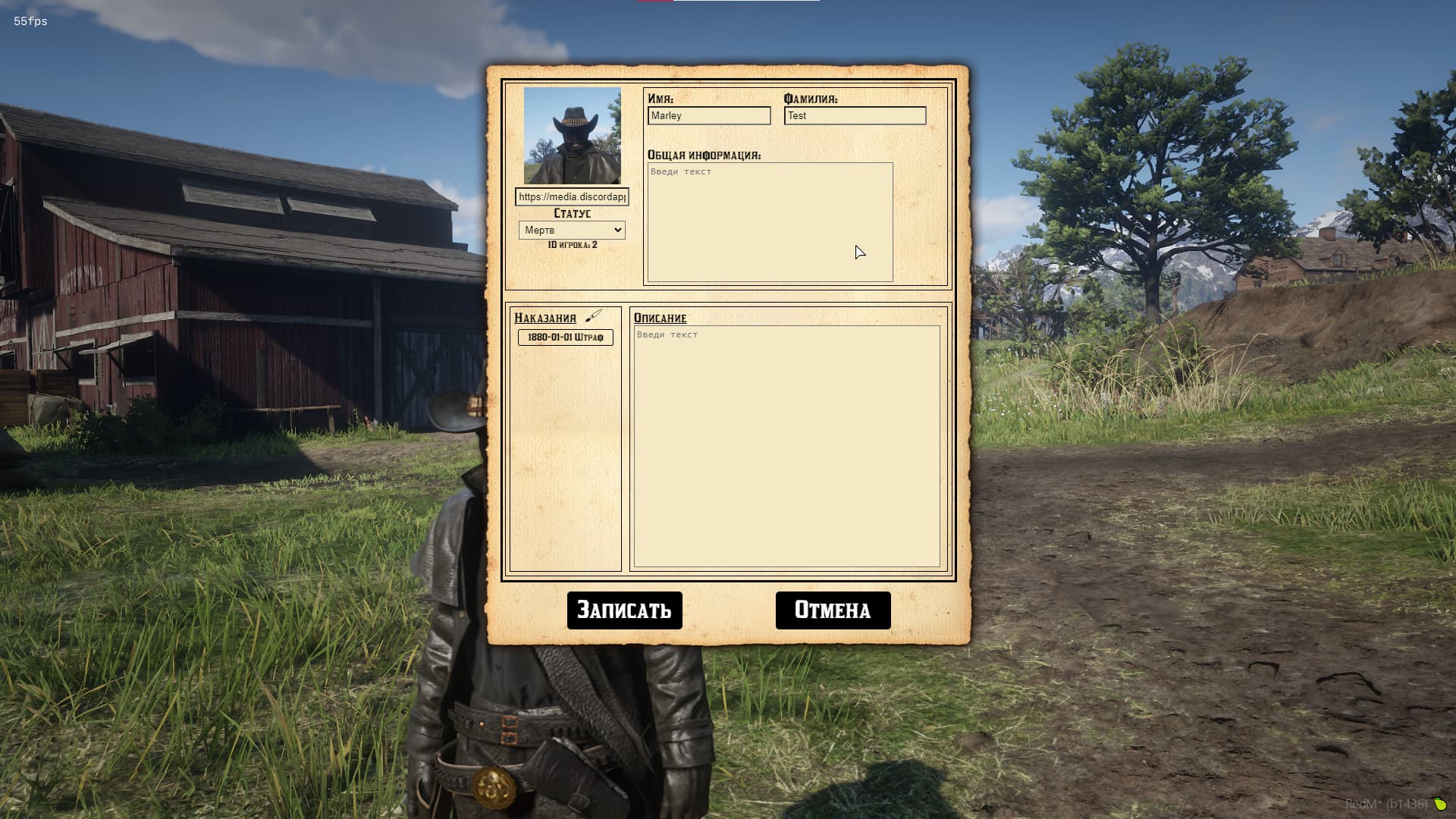Screen dimensions: 1456x819
Task: Click the ID игрока: 2 label
Action: coord(571,246)
